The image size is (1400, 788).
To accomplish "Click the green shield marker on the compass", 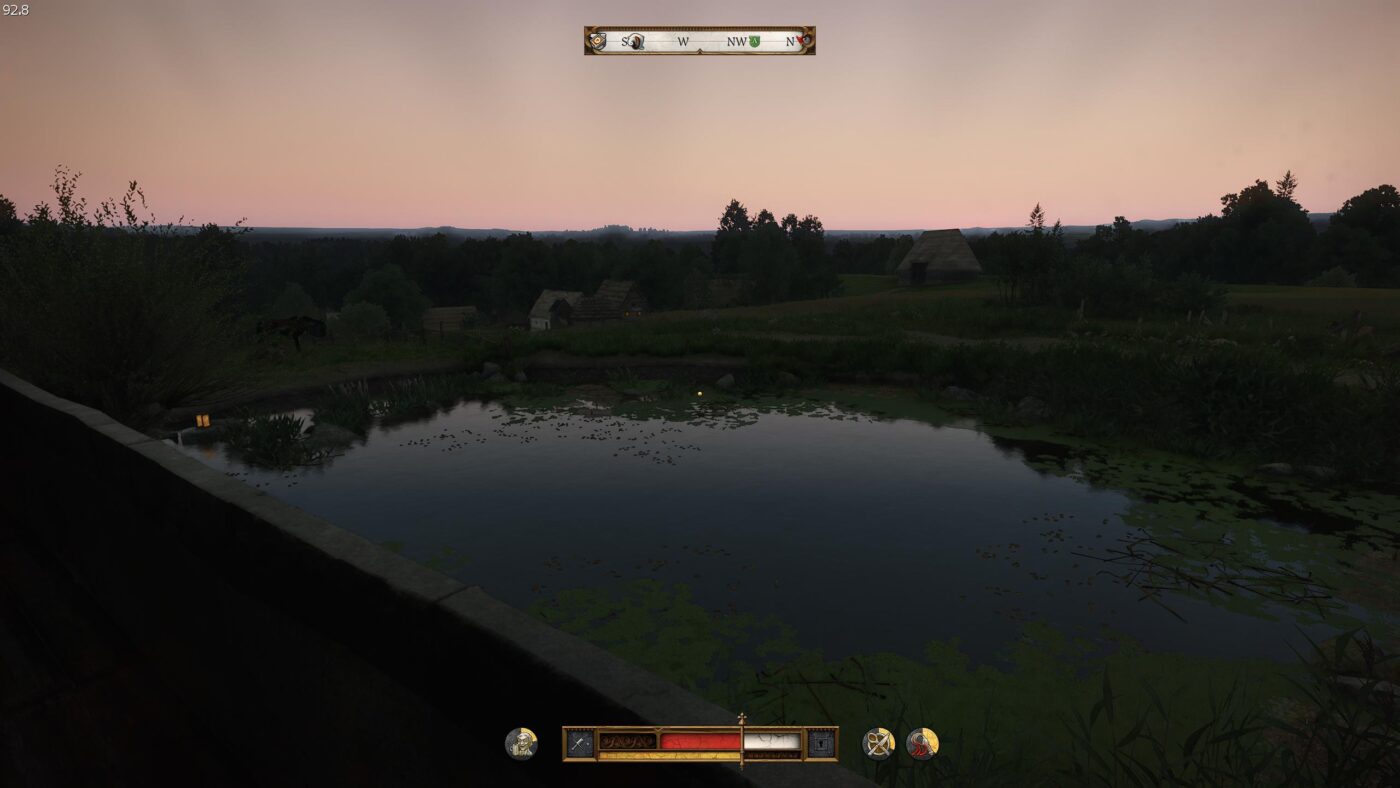I will [755, 41].
